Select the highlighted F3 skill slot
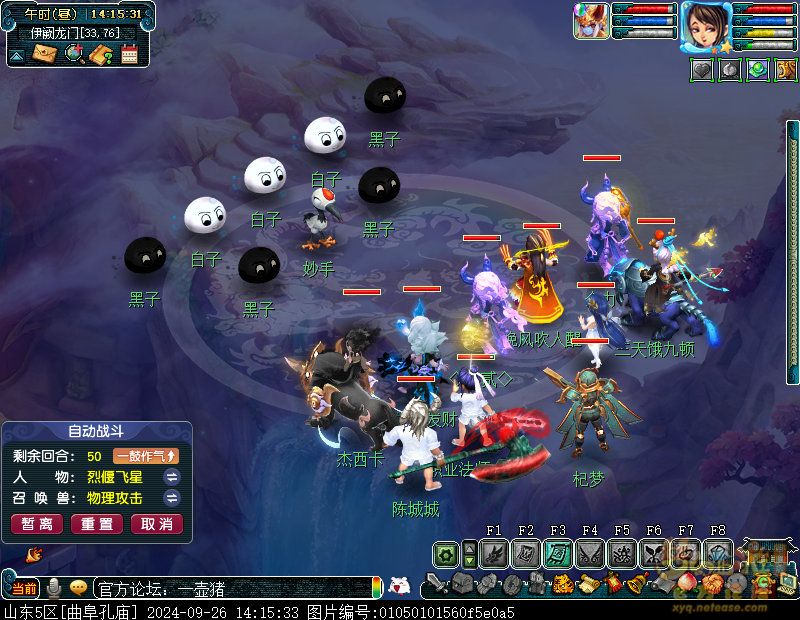Viewport: 800px width, 620px height. click(558, 553)
